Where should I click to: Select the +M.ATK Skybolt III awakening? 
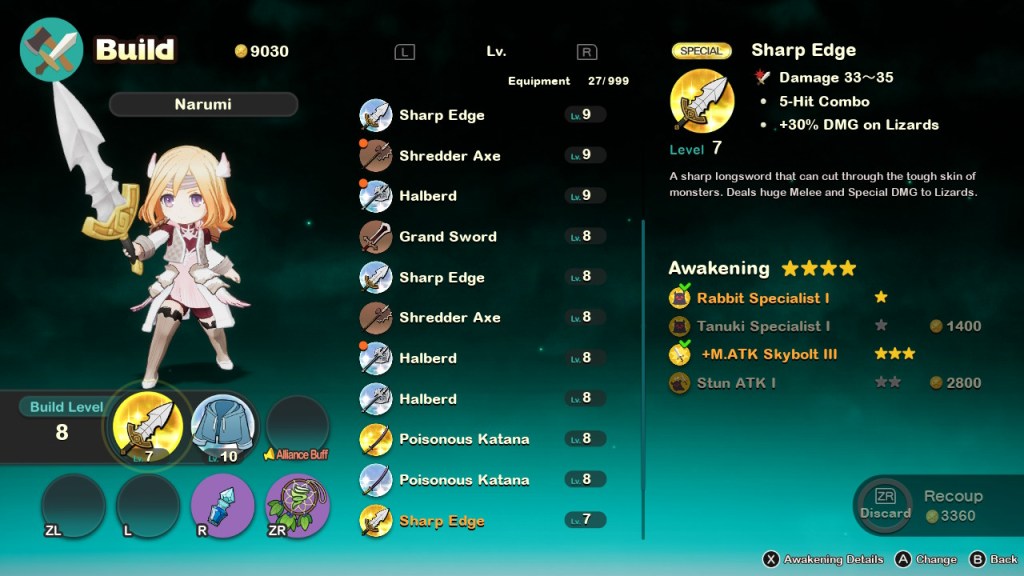[768, 354]
